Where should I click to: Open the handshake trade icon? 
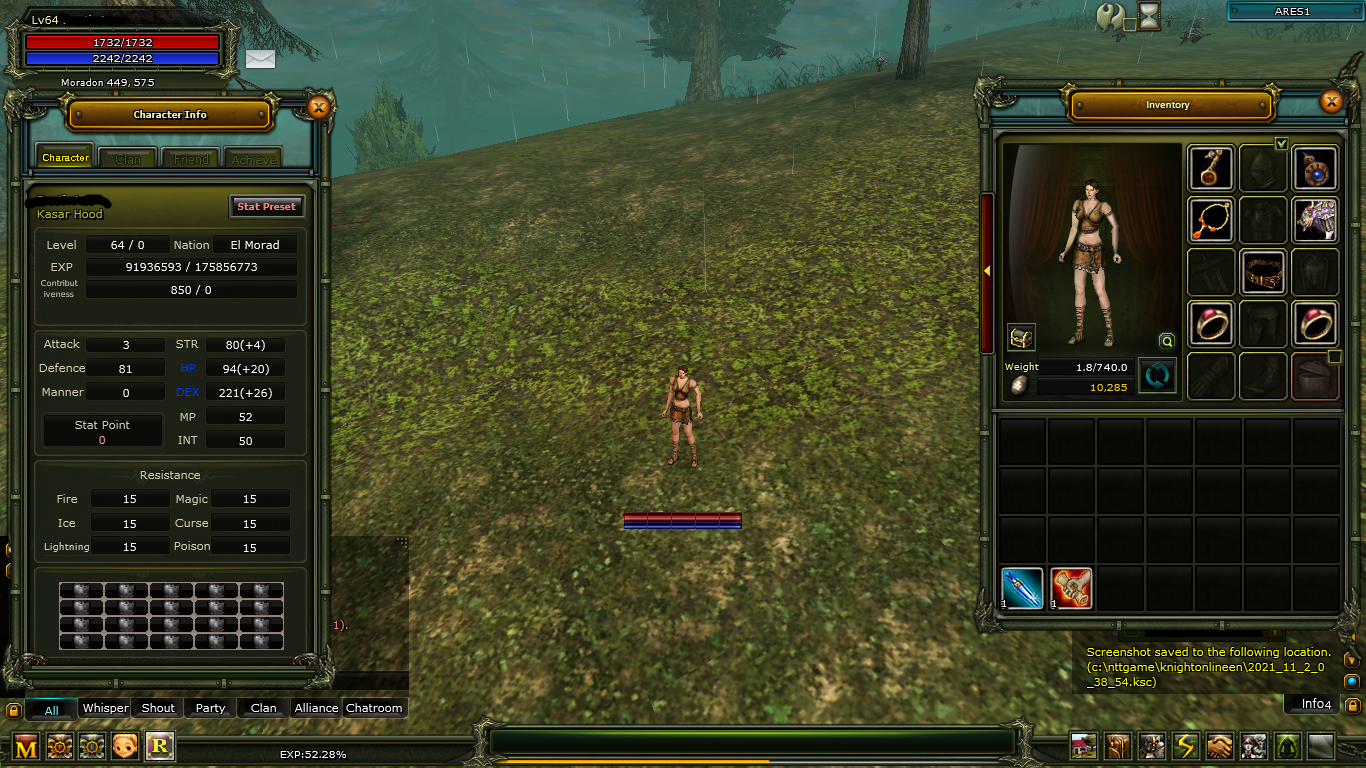pyautogui.click(x=1220, y=746)
